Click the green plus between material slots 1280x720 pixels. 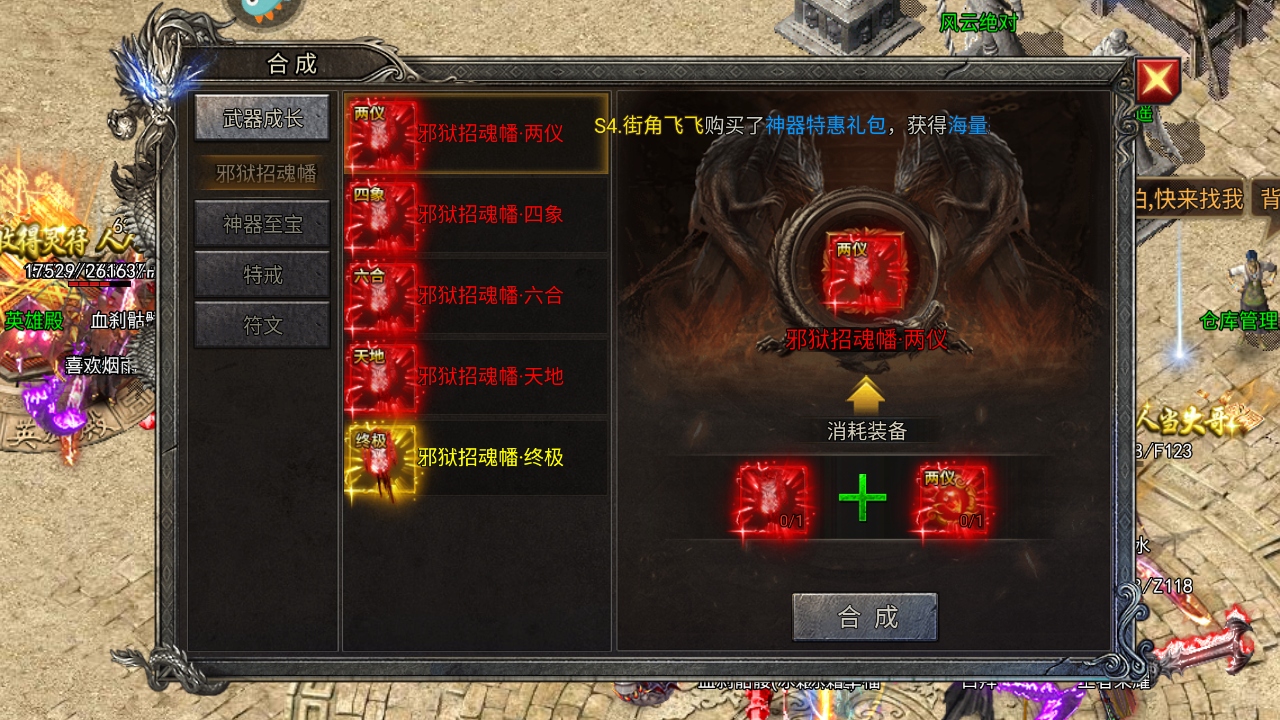(x=862, y=497)
